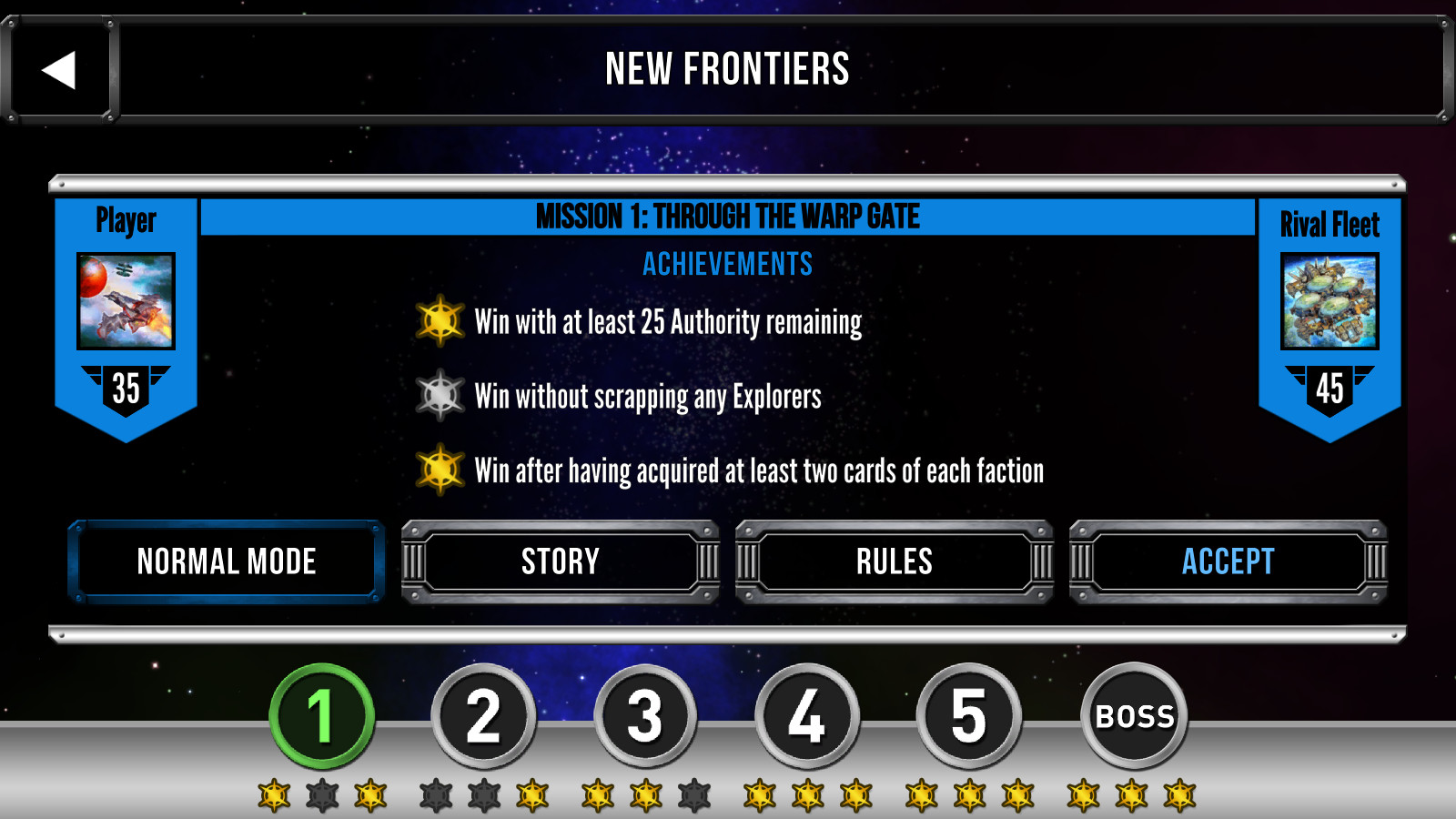The width and height of the screenshot is (1456, 819).
Task: Select Mission 3 icon
Action: tap(645, 717)
